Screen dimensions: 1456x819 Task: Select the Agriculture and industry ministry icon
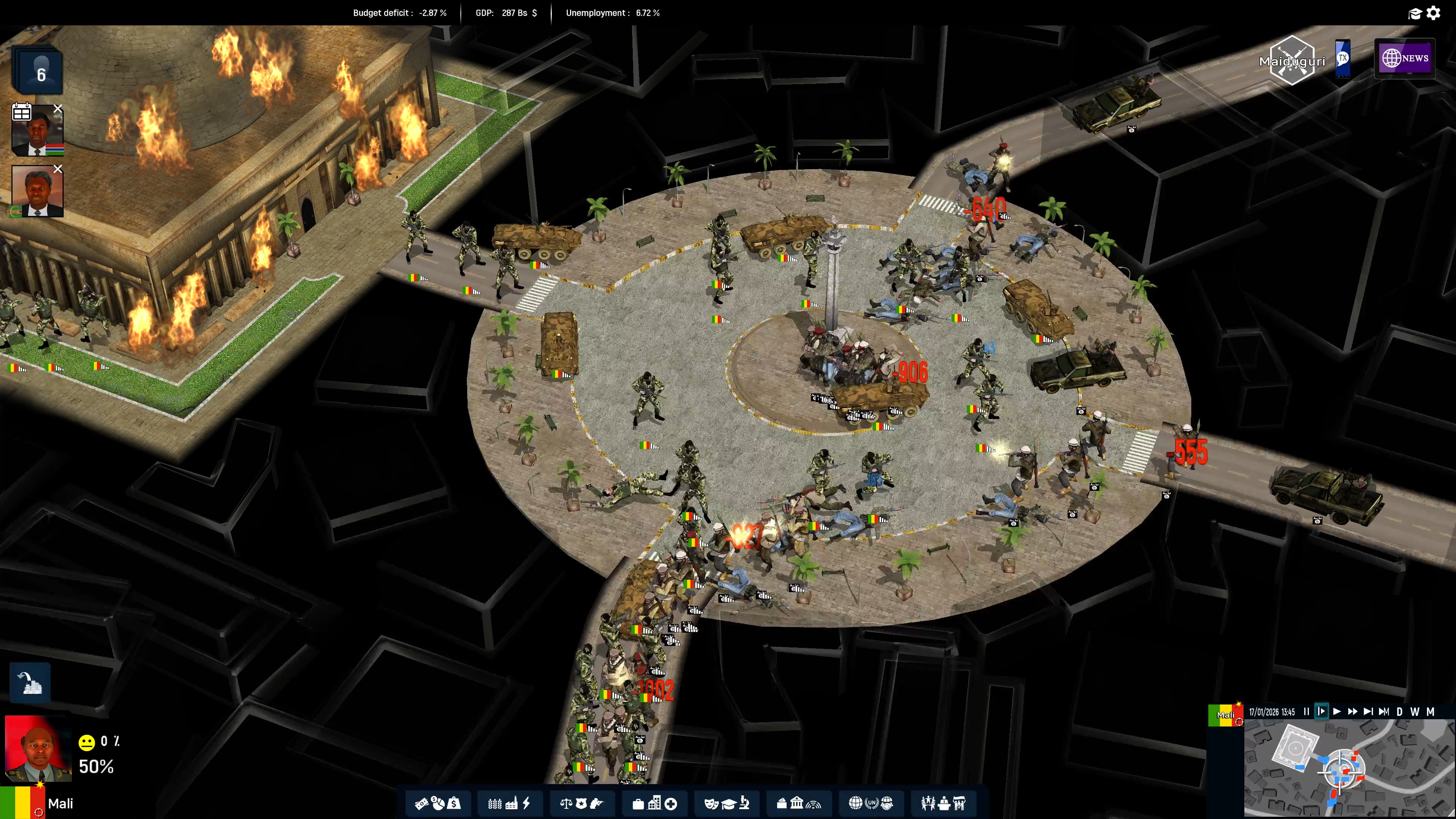click(x=510, y=803)
